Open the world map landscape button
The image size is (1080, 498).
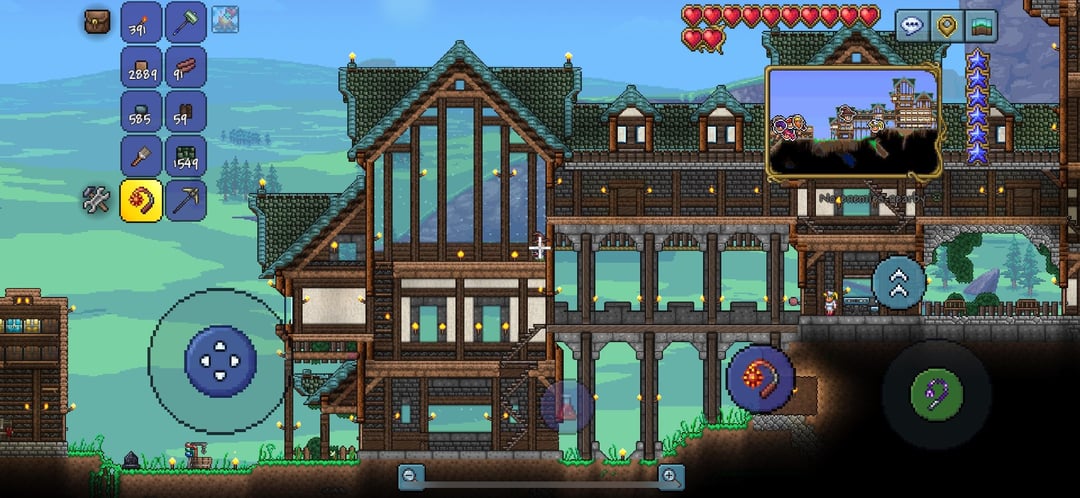tap(981, 26)
